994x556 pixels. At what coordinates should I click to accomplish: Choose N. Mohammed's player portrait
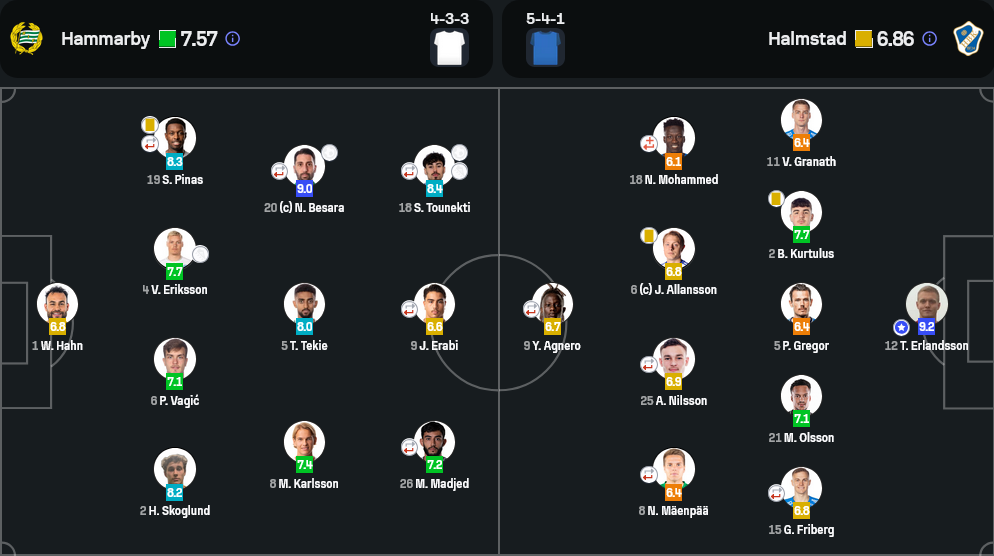pyautogui.click(x=673, y=138)
